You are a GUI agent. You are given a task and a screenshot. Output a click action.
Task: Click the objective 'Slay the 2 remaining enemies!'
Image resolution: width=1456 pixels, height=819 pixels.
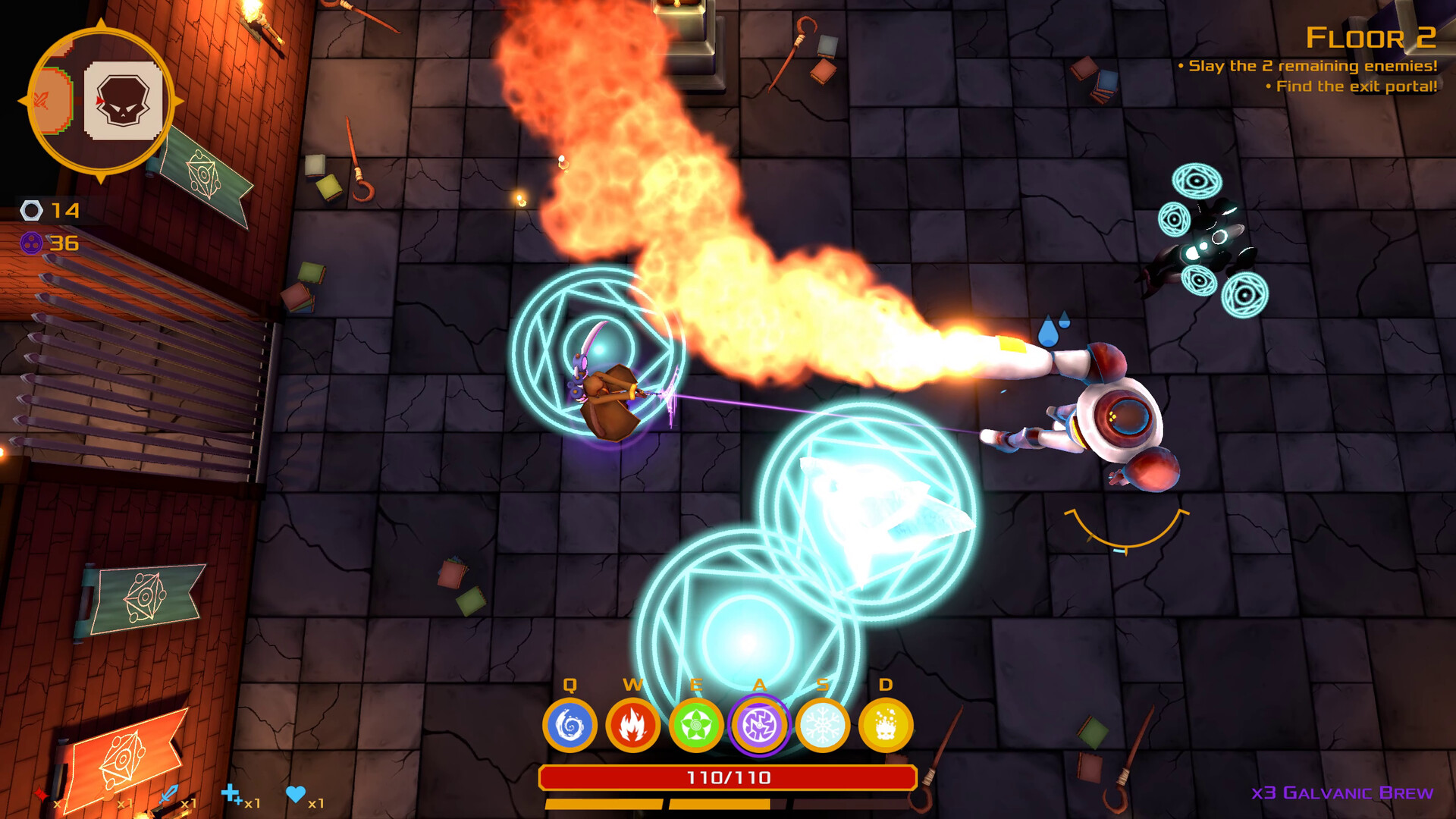[x=1311, y=67]
